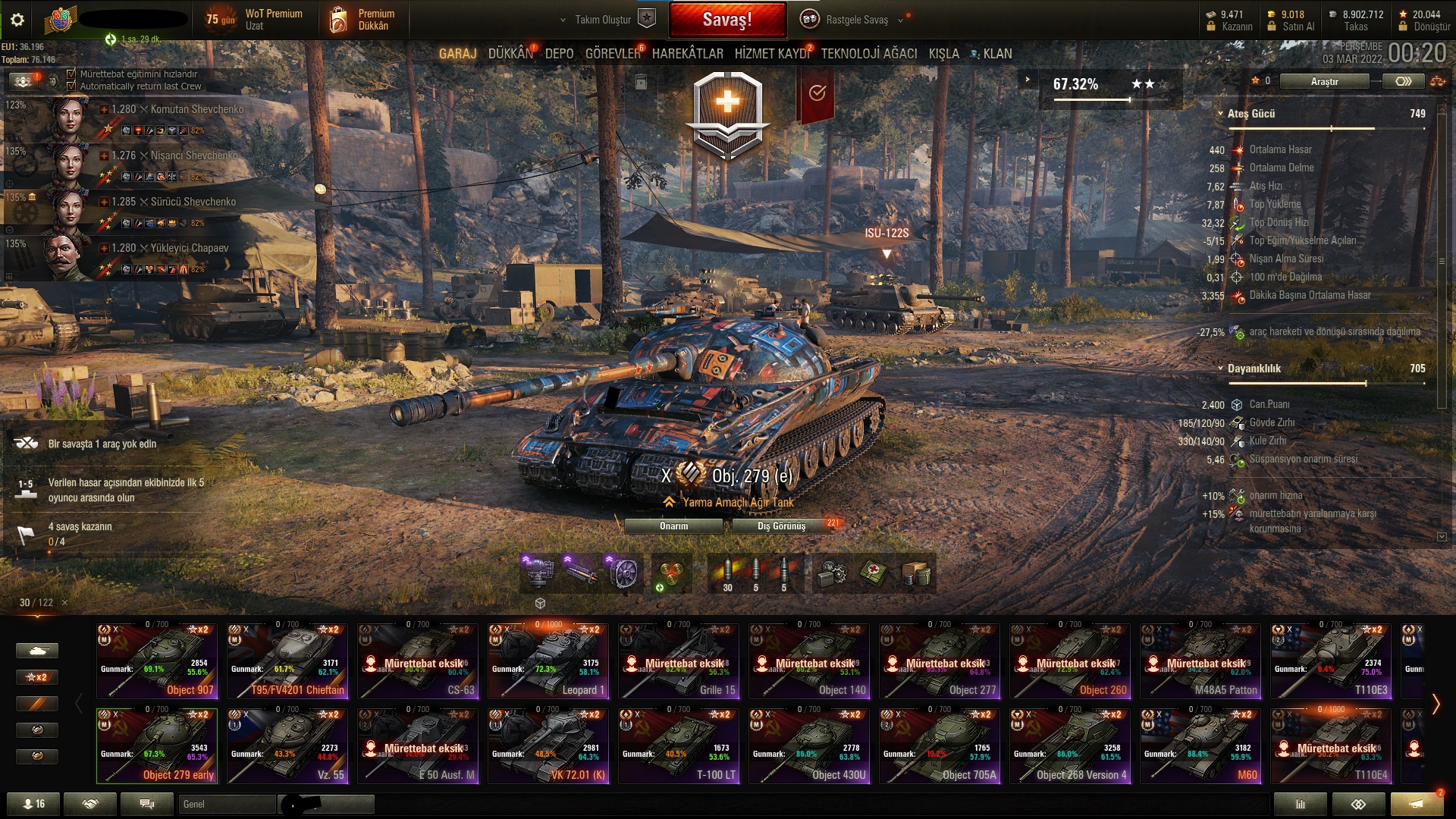Select the Object 907 tank card
This screenshot has height=819, width=1456.
[x=157, y=661]
